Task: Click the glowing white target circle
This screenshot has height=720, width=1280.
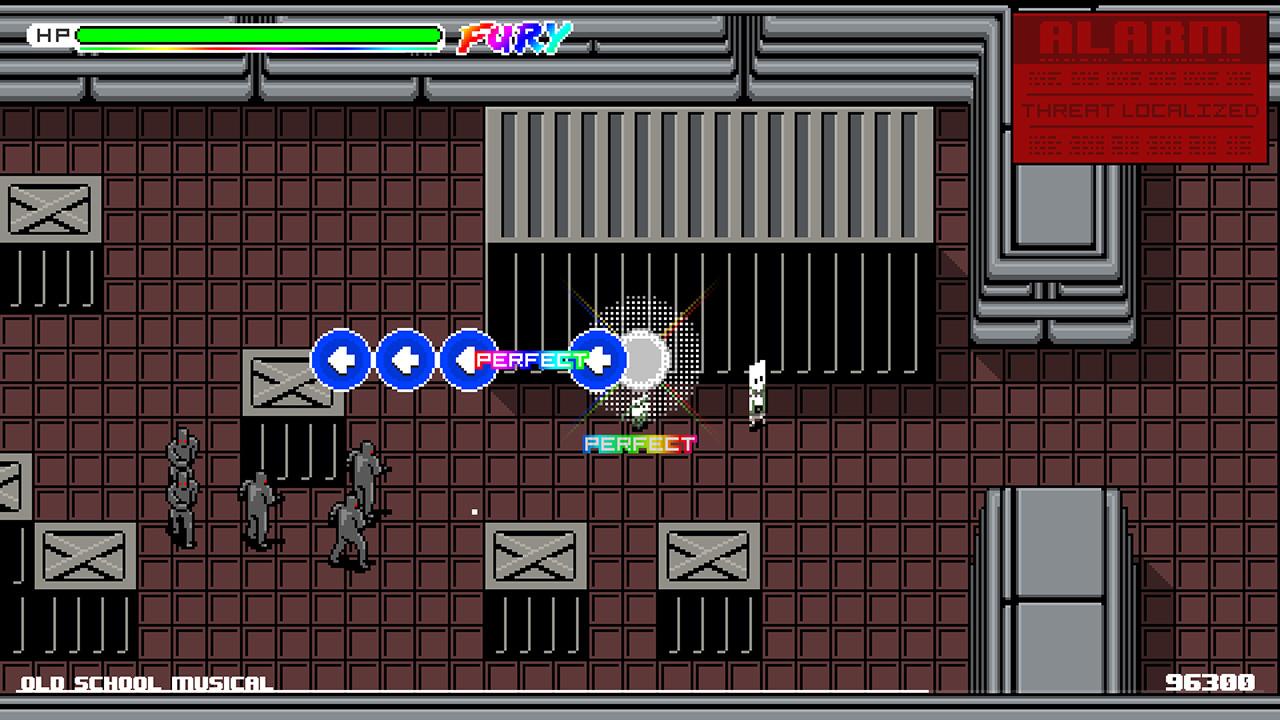Action: (645, 360)
